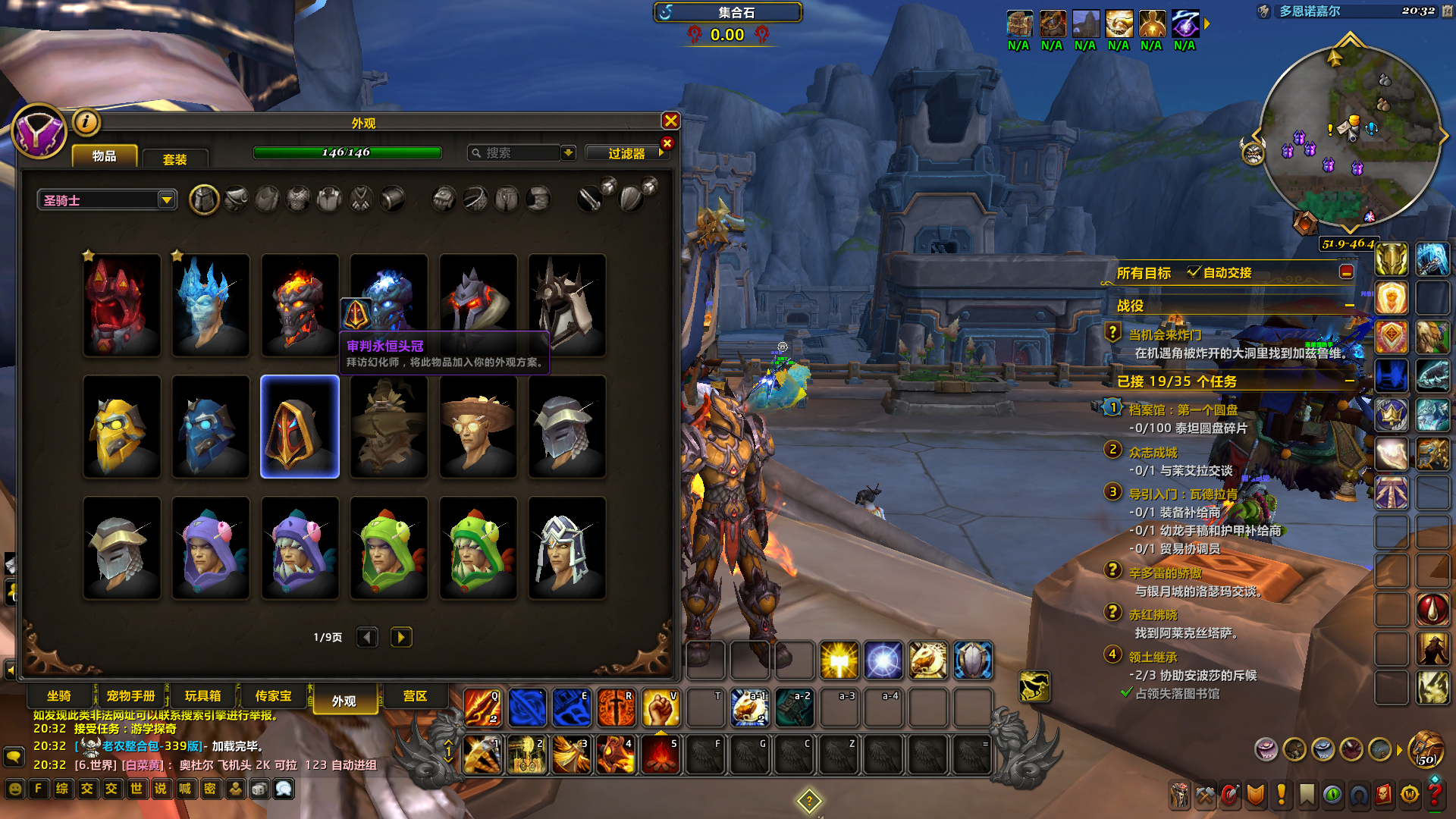
Task: Select the straw hat with glasses appearance
Action: click(478, 427)
